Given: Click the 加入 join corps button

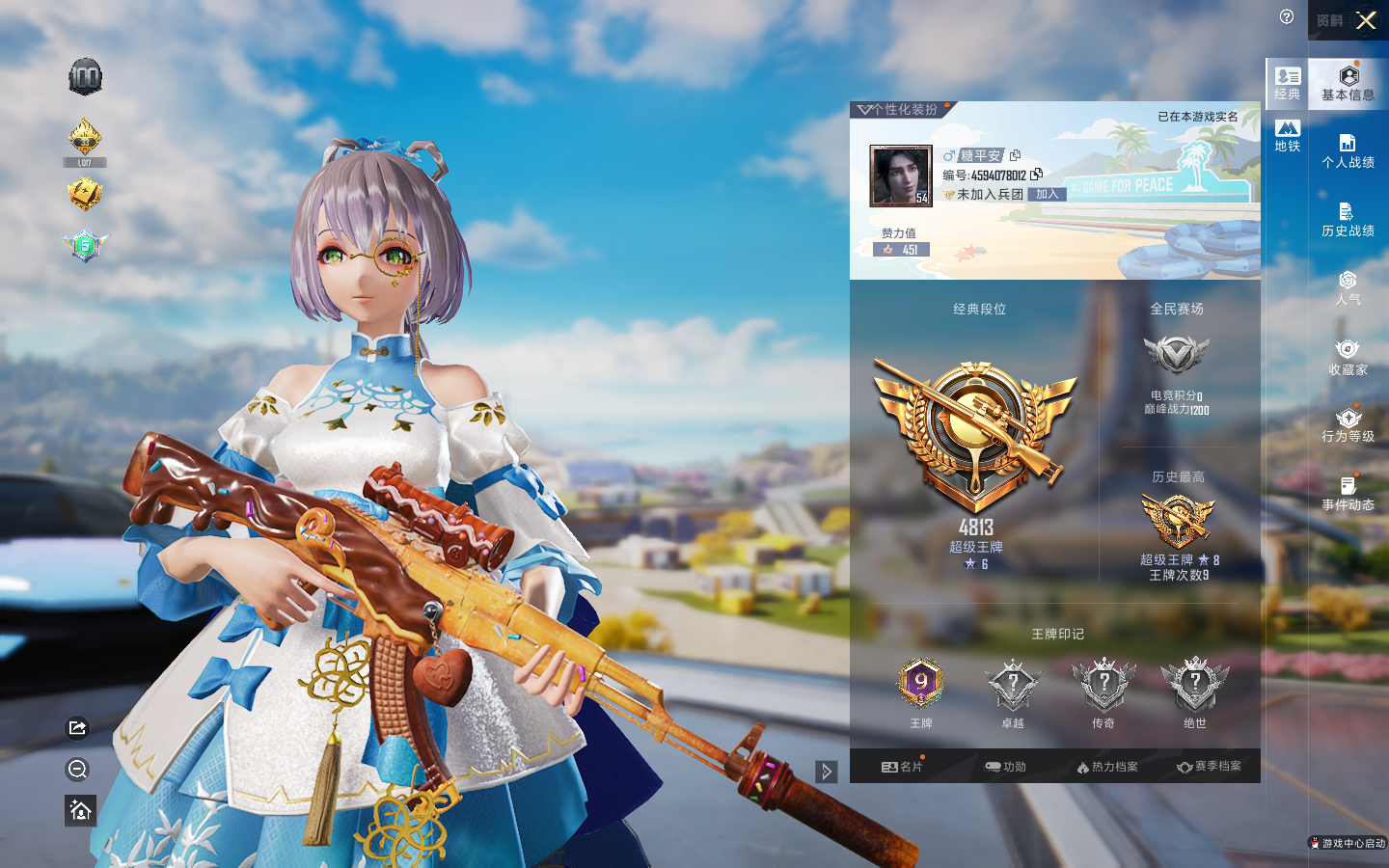Looking at the screenshot, I should pos(1048,194).
